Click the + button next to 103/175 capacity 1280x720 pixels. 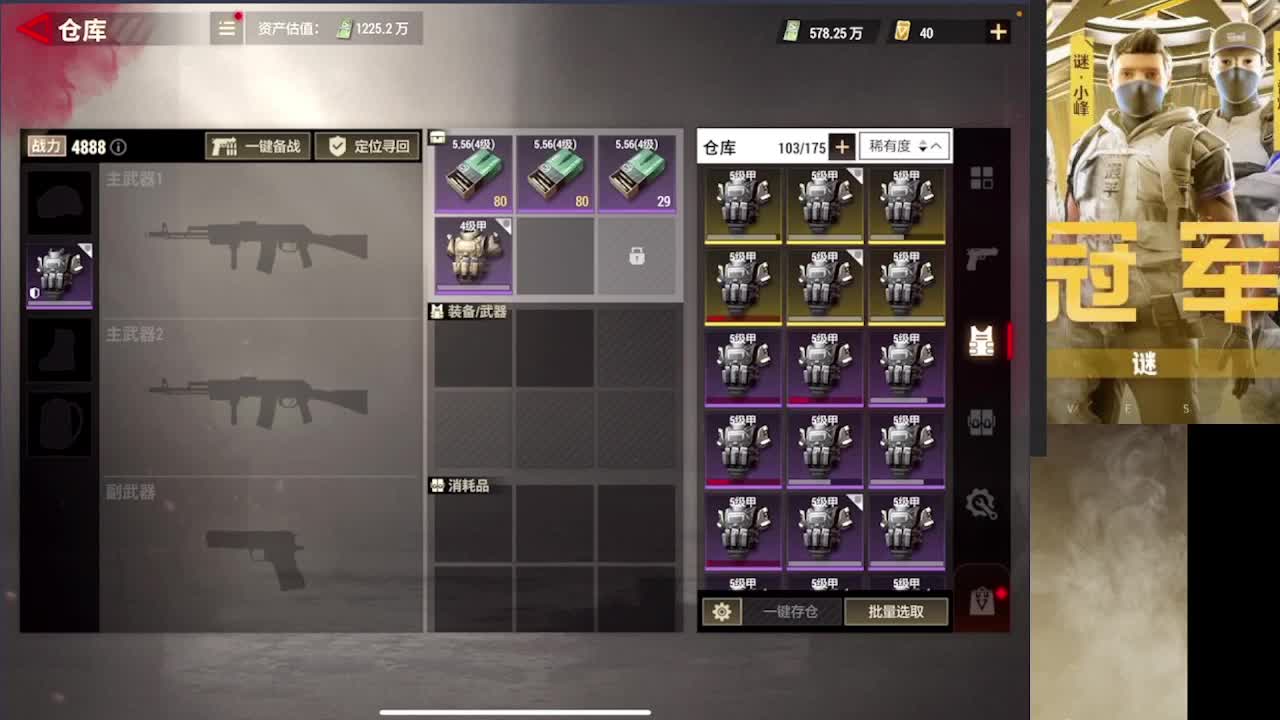[841, 146]
